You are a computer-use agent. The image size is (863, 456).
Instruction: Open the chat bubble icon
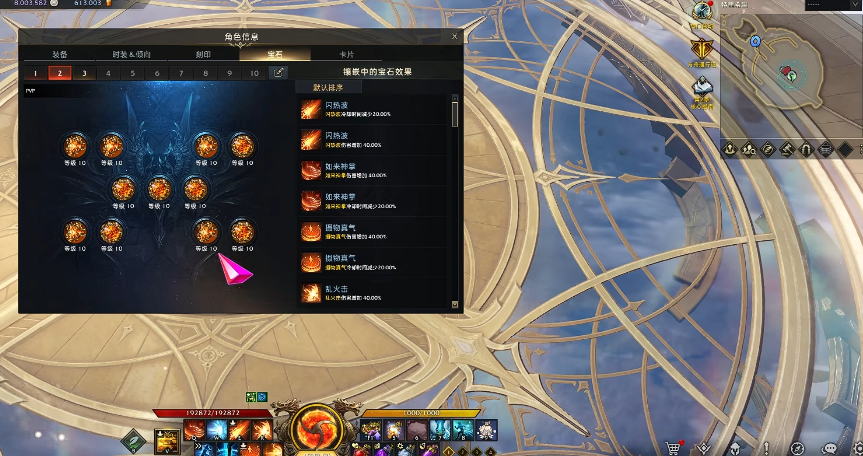coord(829,447)
